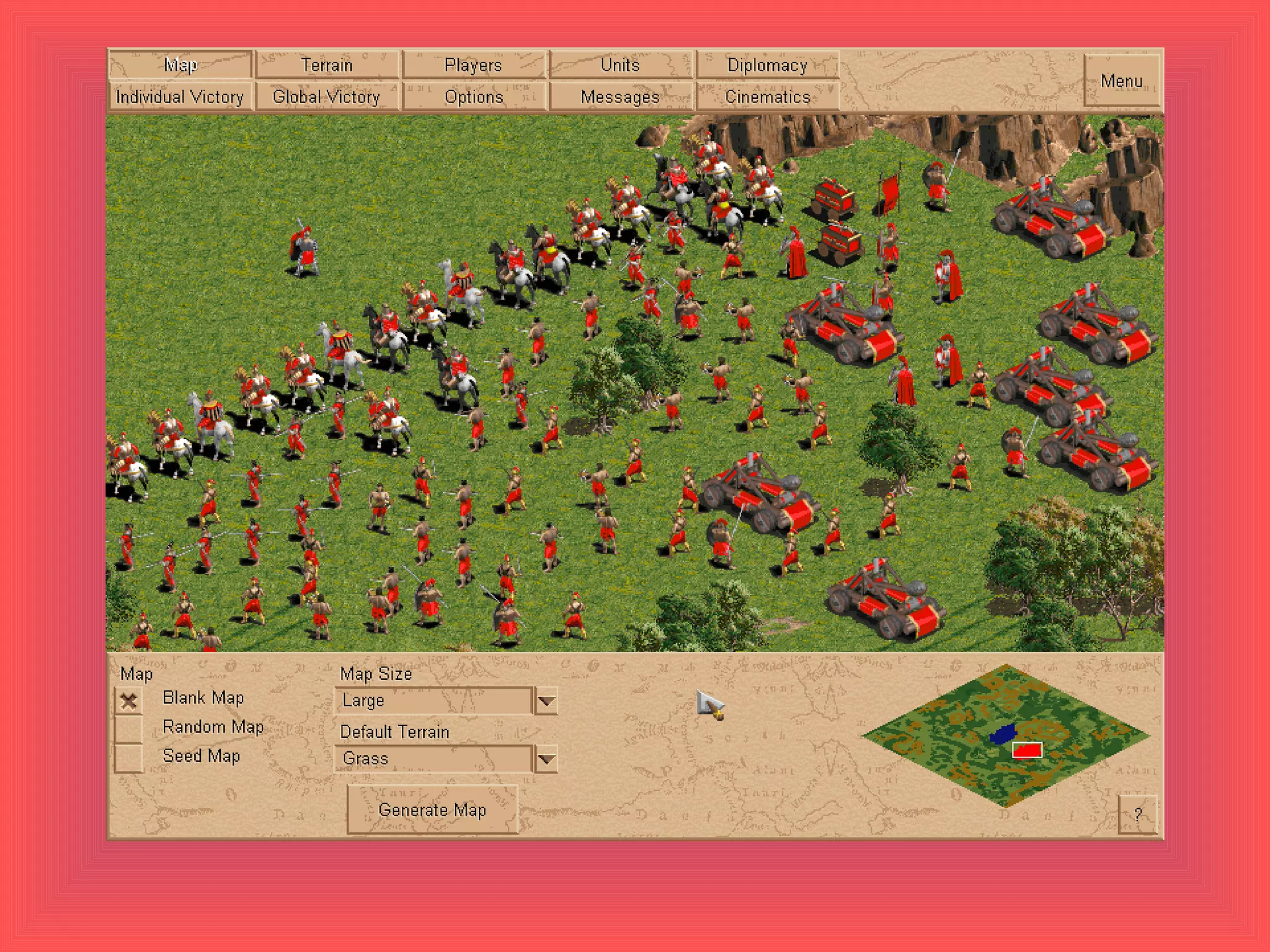
Task: Expand the Default Terrain dropdown arrow
Action: 546,759
